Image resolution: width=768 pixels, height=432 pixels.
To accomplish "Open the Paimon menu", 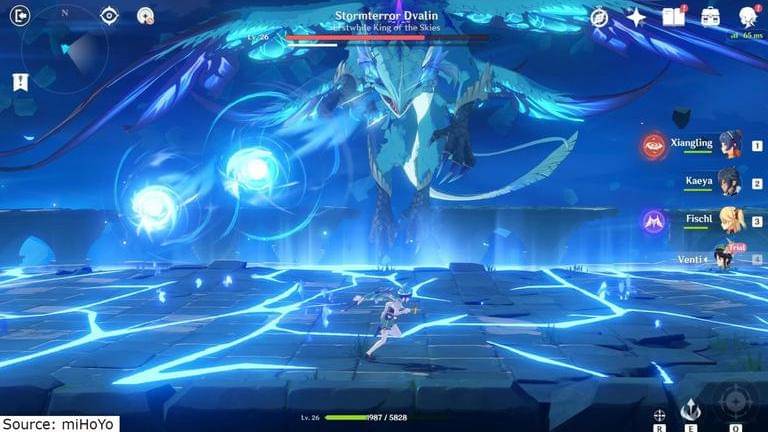I will pos(746,17).
